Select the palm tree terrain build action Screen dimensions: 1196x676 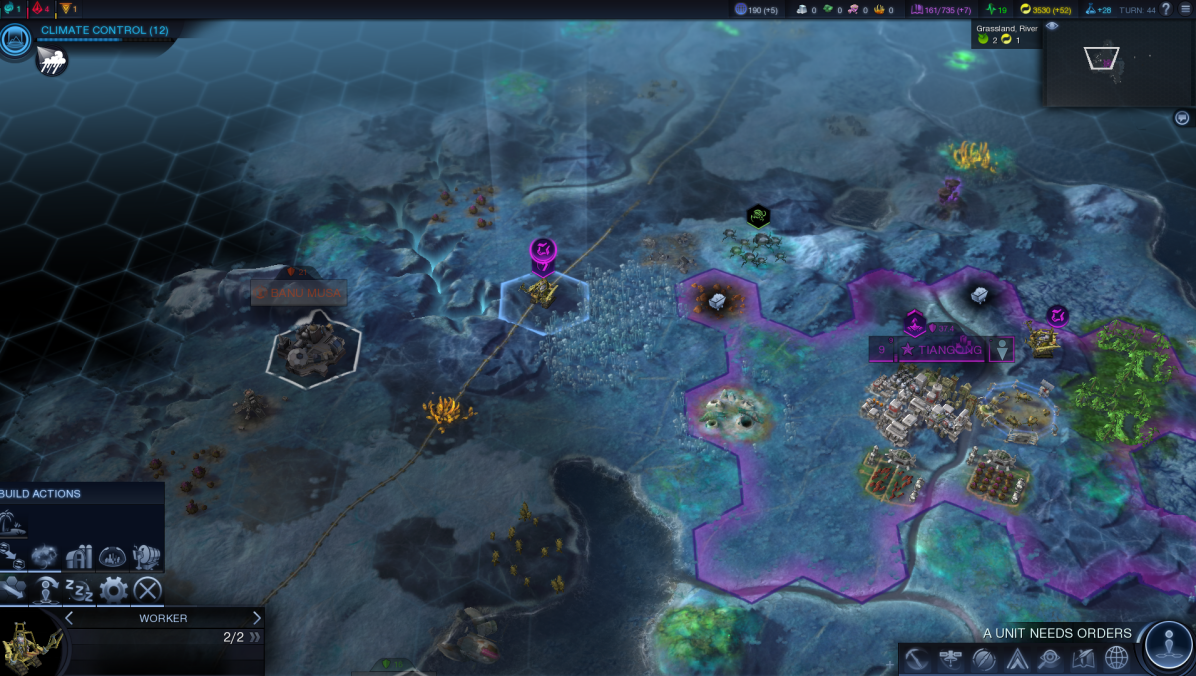pyautogui.click(x=15, y=523)
